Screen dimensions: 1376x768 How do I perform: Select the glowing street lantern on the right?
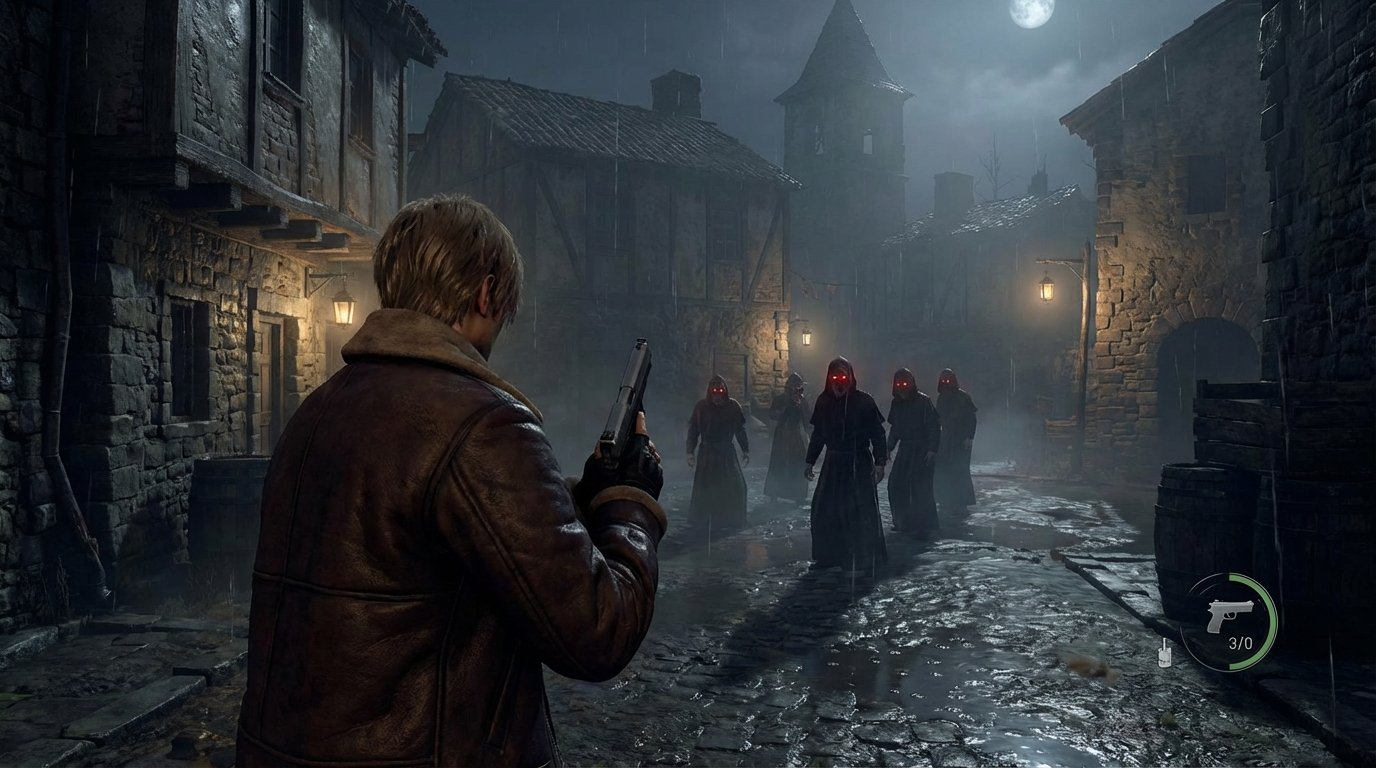pos(1046,290)
